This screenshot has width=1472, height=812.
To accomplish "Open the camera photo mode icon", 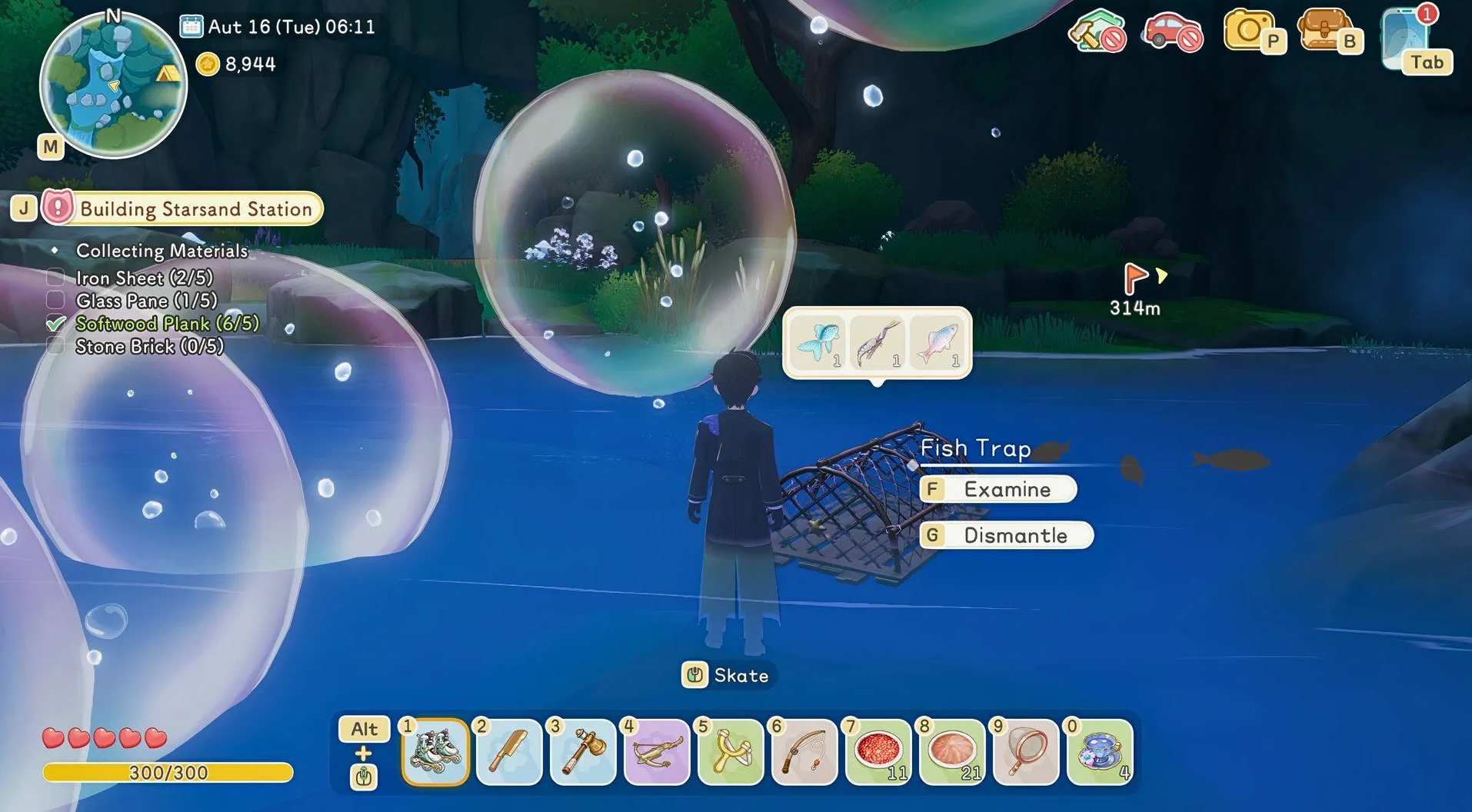I will coord(1250,31).
